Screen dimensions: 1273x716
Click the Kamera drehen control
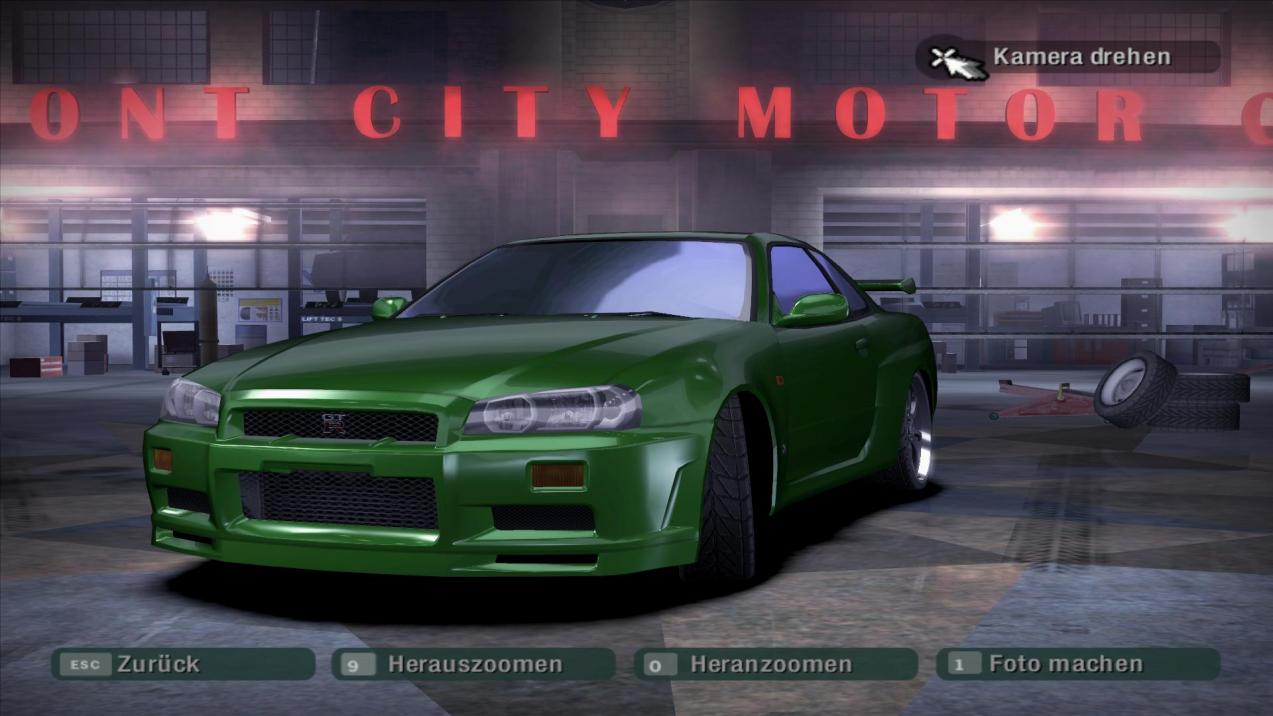(x=1068, y=57)
